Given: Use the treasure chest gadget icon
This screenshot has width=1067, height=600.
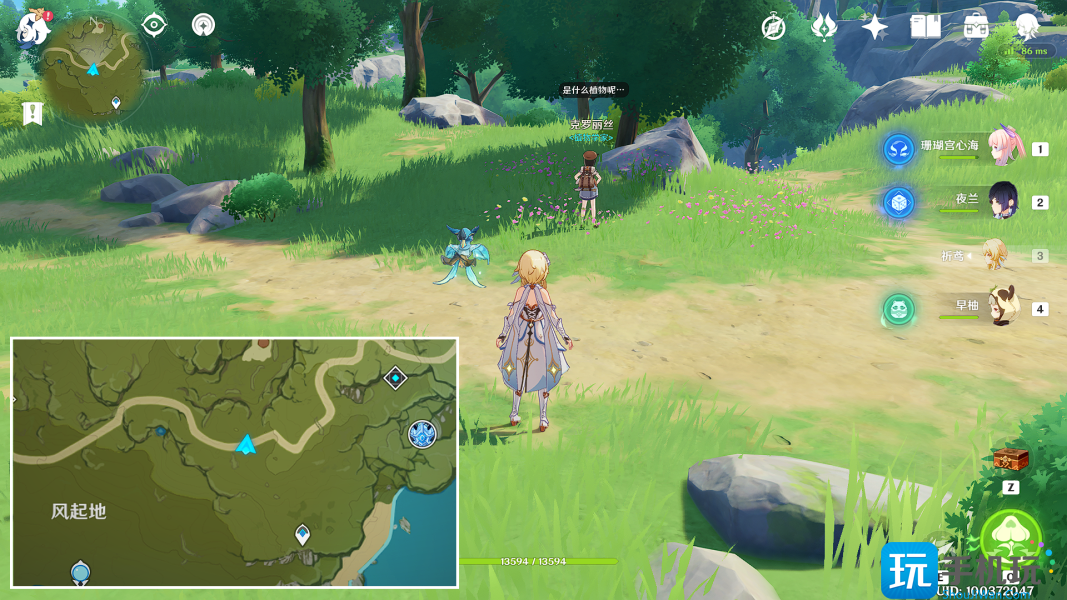Looking at the screenshot, I should tap(1010, 460).
